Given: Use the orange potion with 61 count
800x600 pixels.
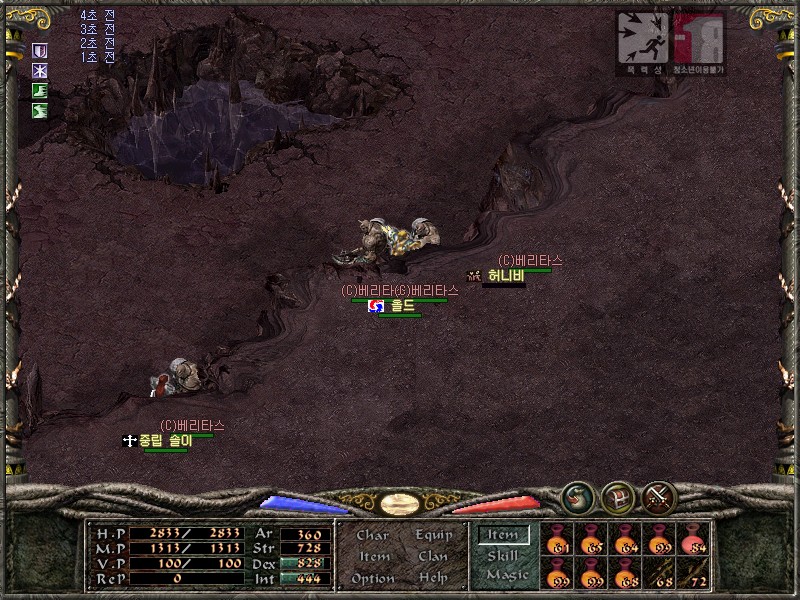Looking at the screenshot, I should [x=558, y=539].
